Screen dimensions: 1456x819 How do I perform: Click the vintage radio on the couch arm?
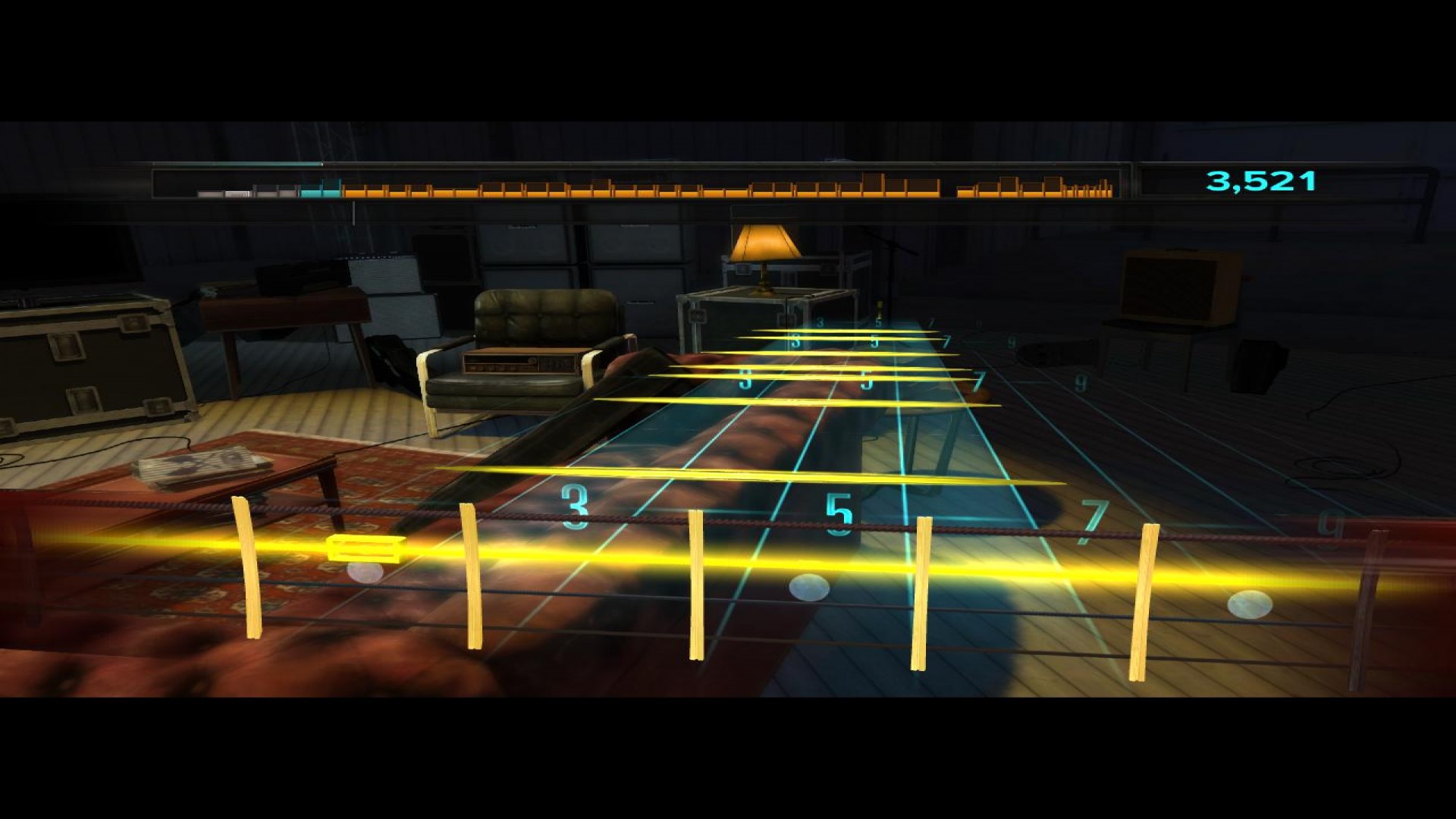click(x=519, y=364)
